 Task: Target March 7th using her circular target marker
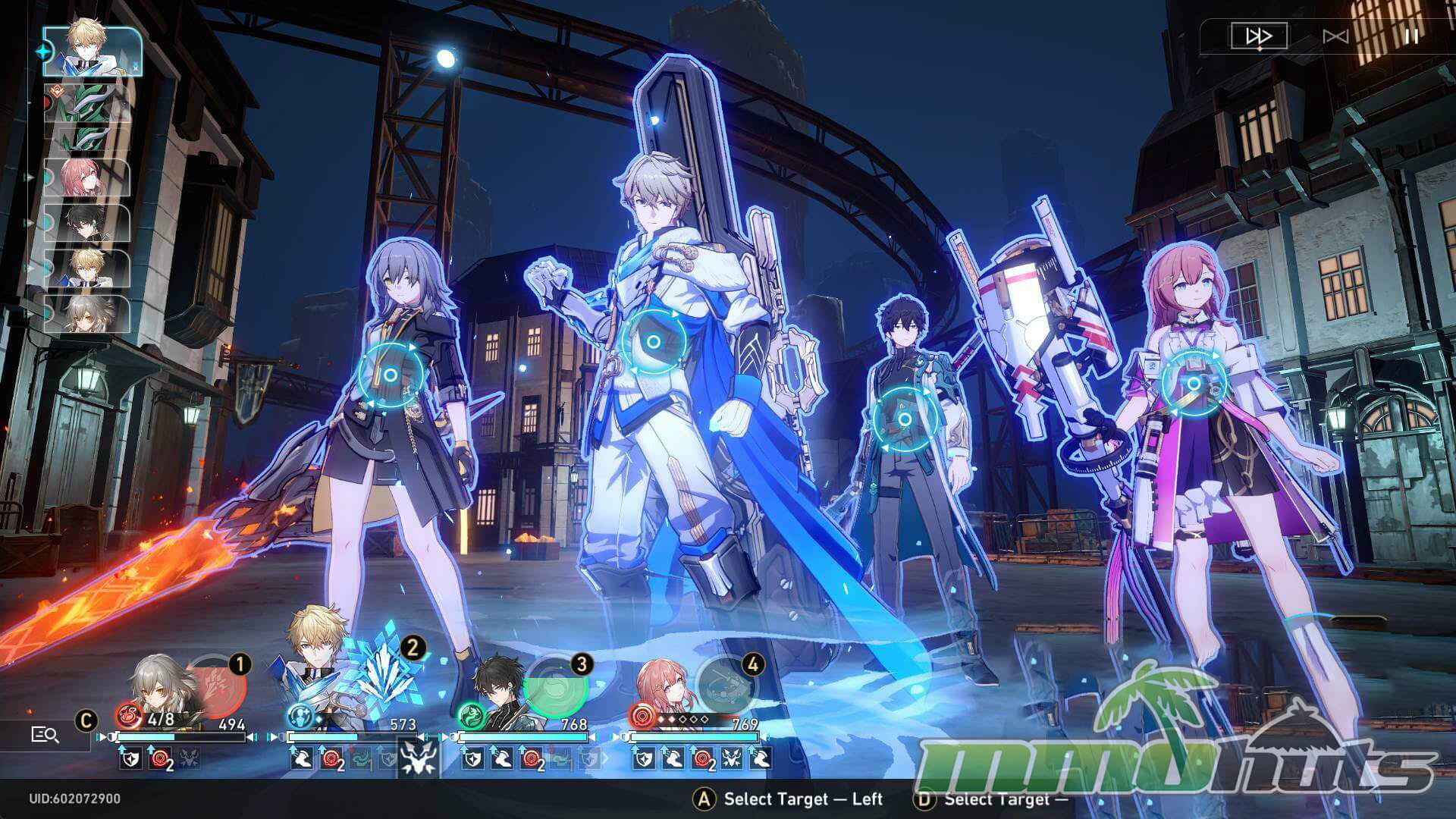pos(1194,384)
